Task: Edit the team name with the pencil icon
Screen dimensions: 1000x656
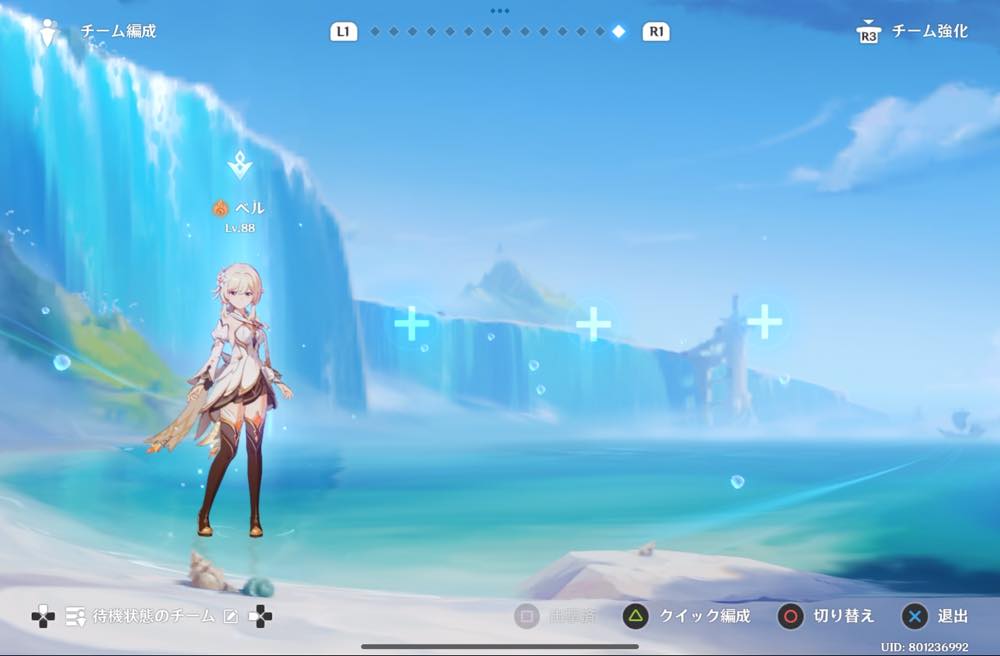Action: click(x=231, y=616)
